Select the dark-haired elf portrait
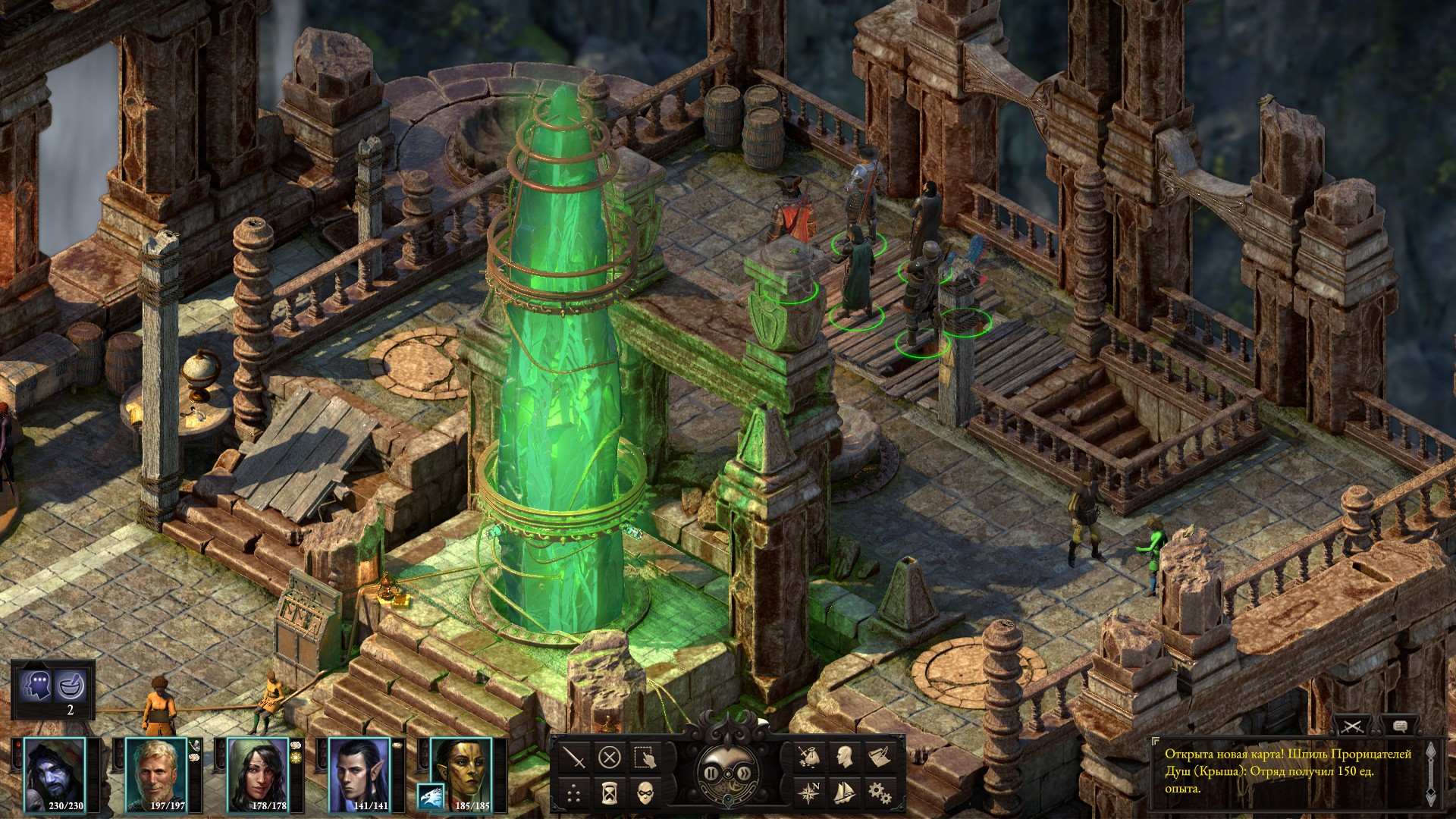Viewport: 1456px width, 819px height. (x=359, y=775)
